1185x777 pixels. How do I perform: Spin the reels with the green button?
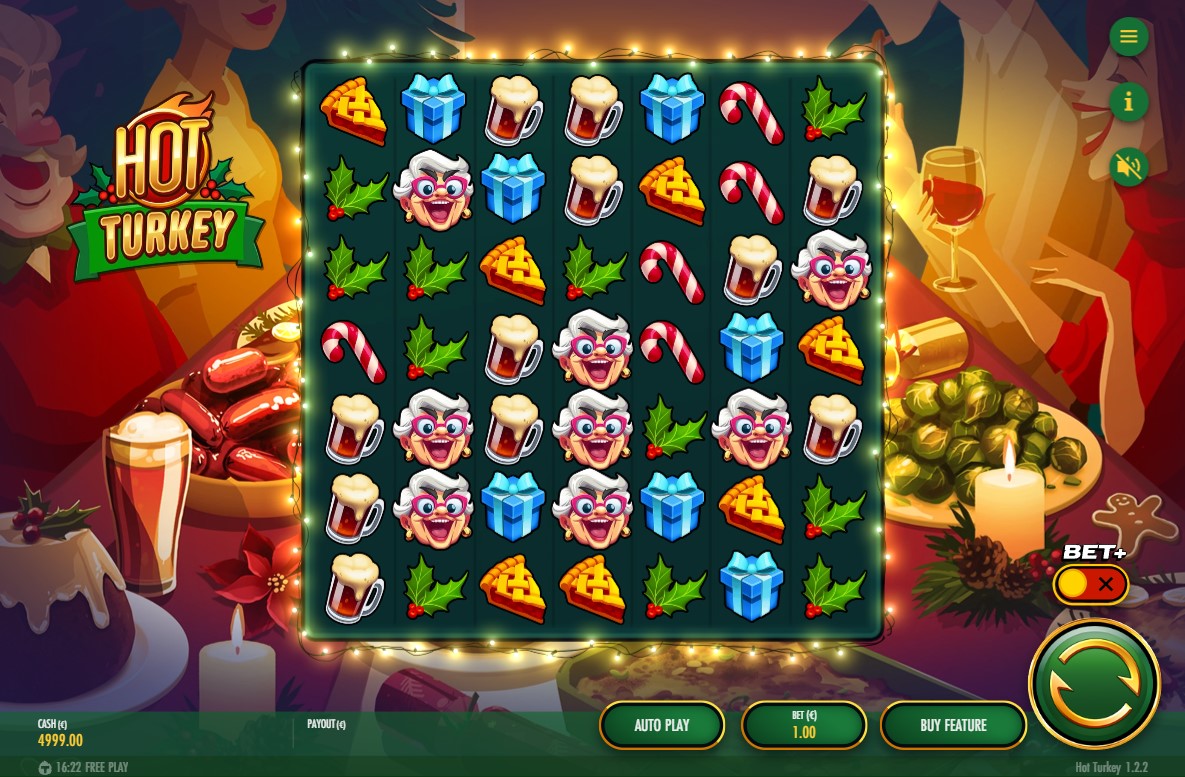1094,685
